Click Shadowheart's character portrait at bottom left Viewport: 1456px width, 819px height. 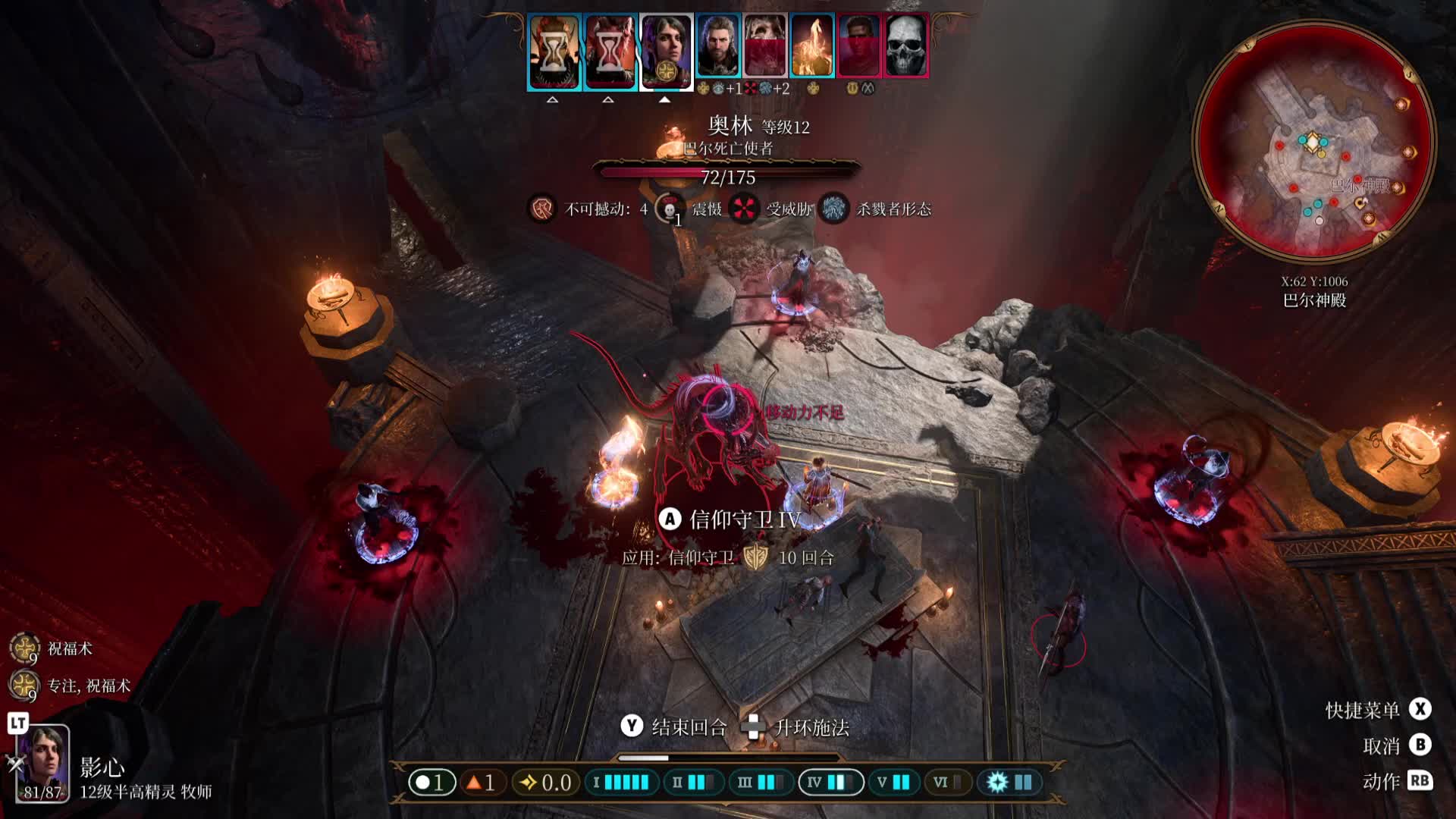(43, 762)
